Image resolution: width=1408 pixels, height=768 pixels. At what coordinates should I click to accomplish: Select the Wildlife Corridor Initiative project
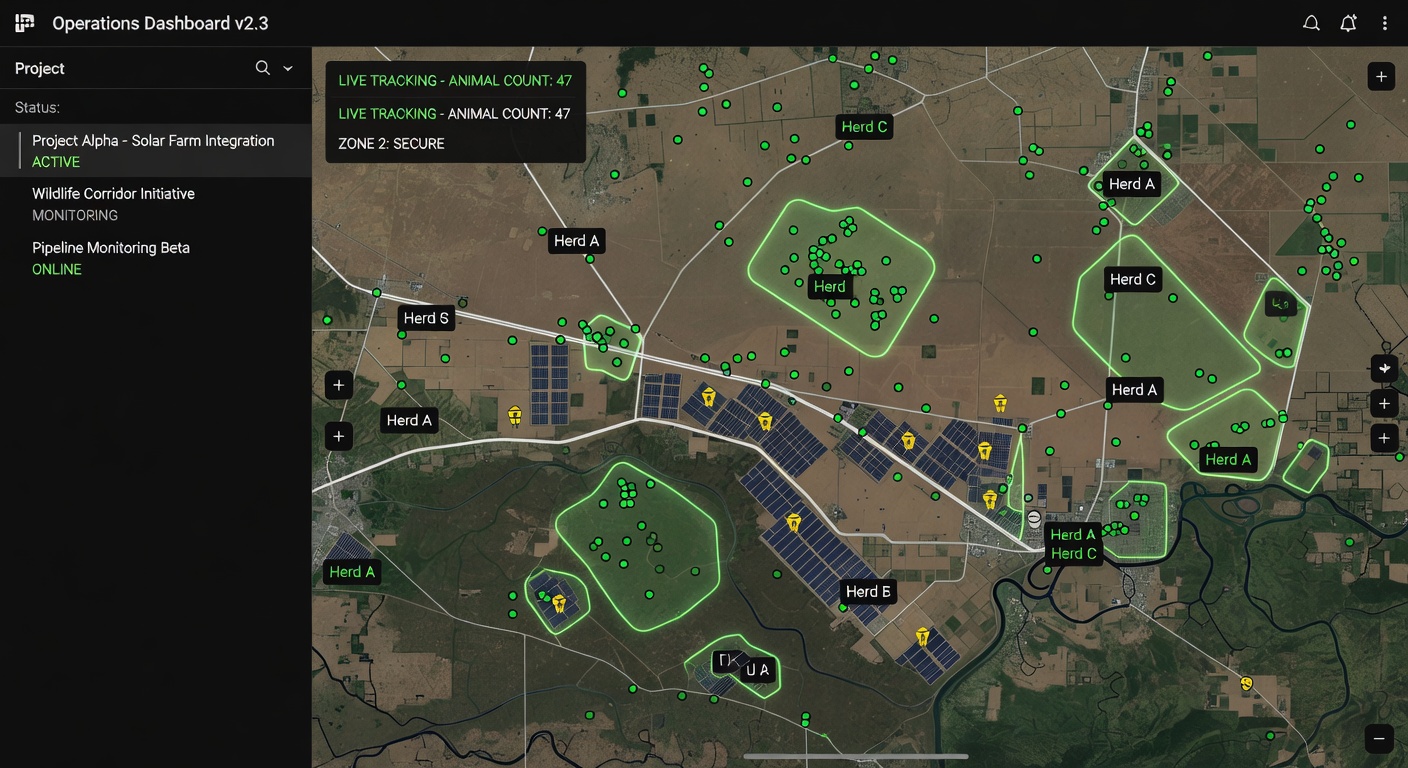point(113,203)
